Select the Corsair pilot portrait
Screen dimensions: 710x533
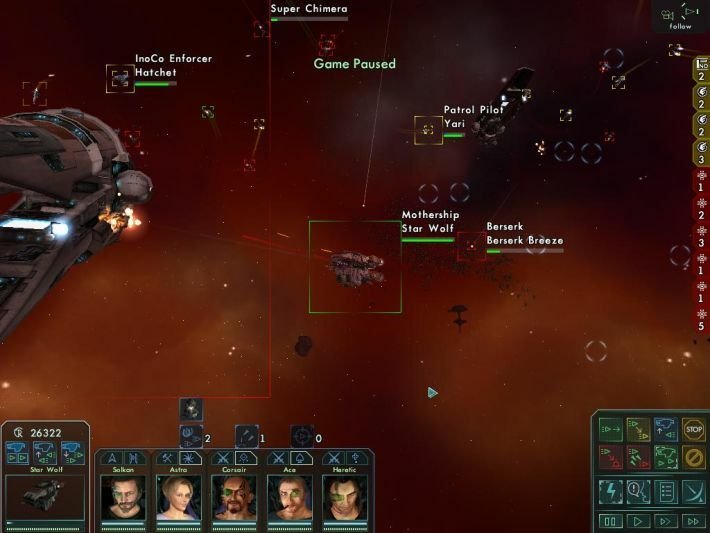[x=234, y=497]
